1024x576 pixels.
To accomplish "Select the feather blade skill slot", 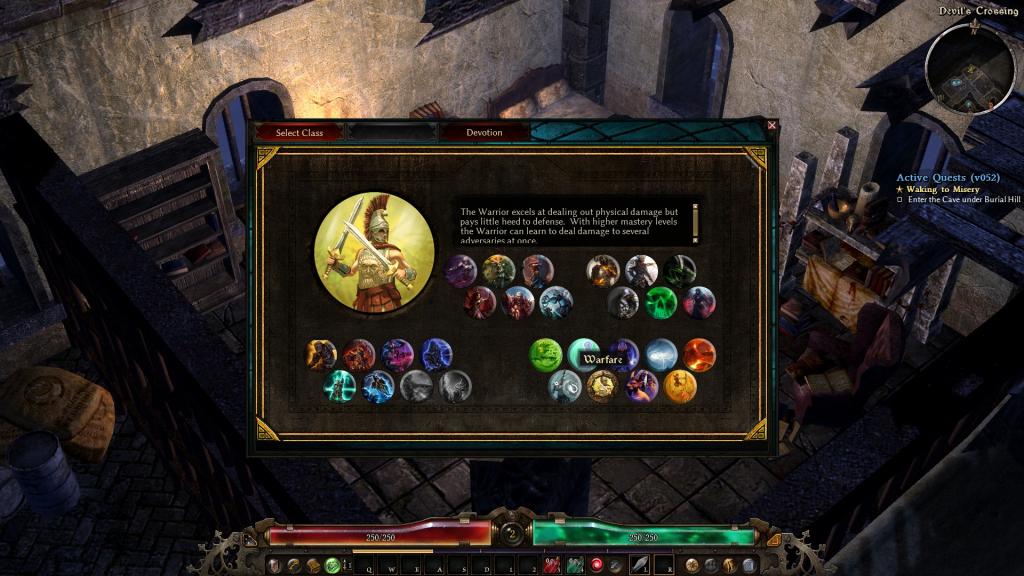I will point(640,565).
